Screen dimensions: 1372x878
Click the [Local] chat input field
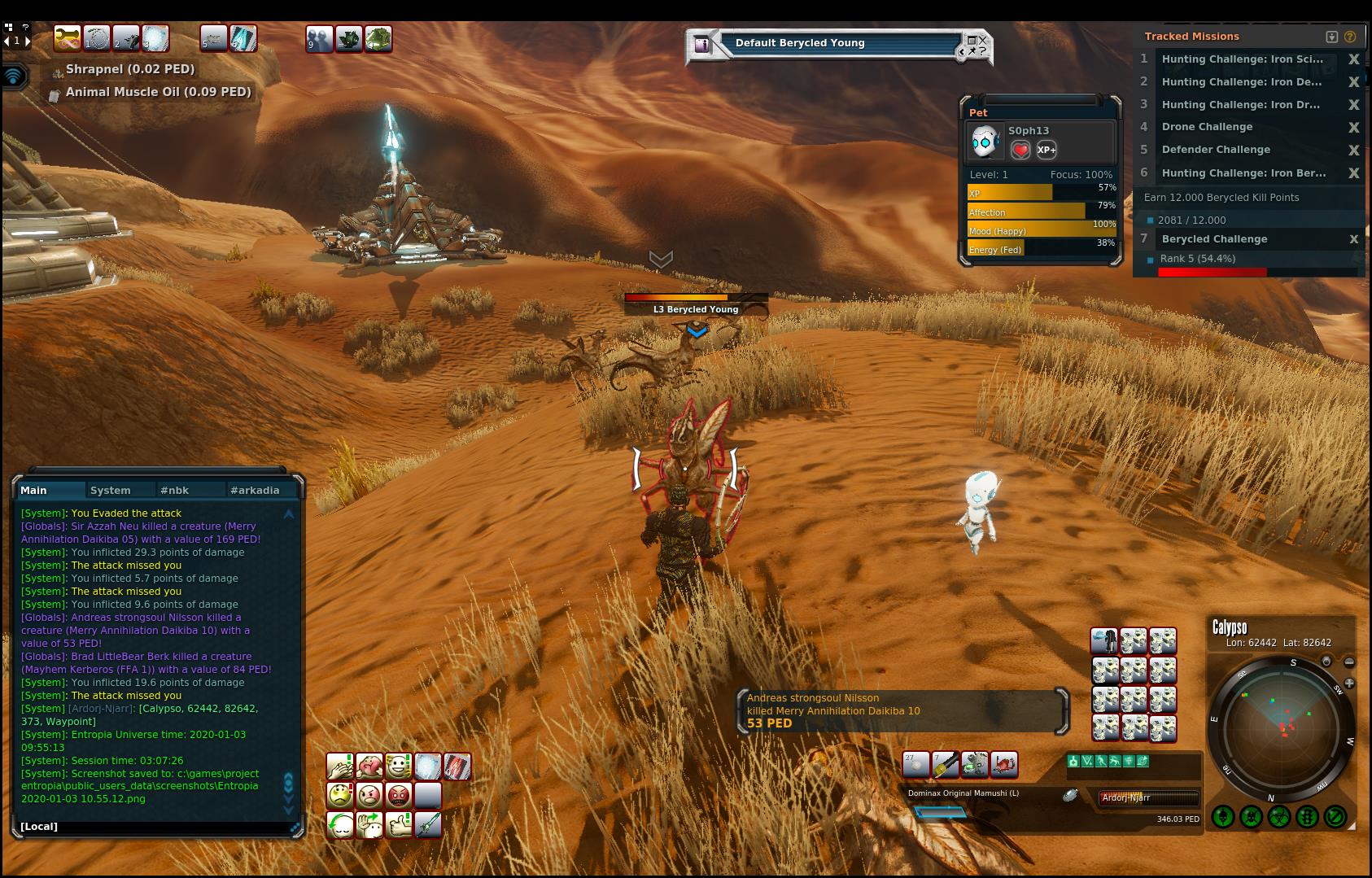pos(155,827)
